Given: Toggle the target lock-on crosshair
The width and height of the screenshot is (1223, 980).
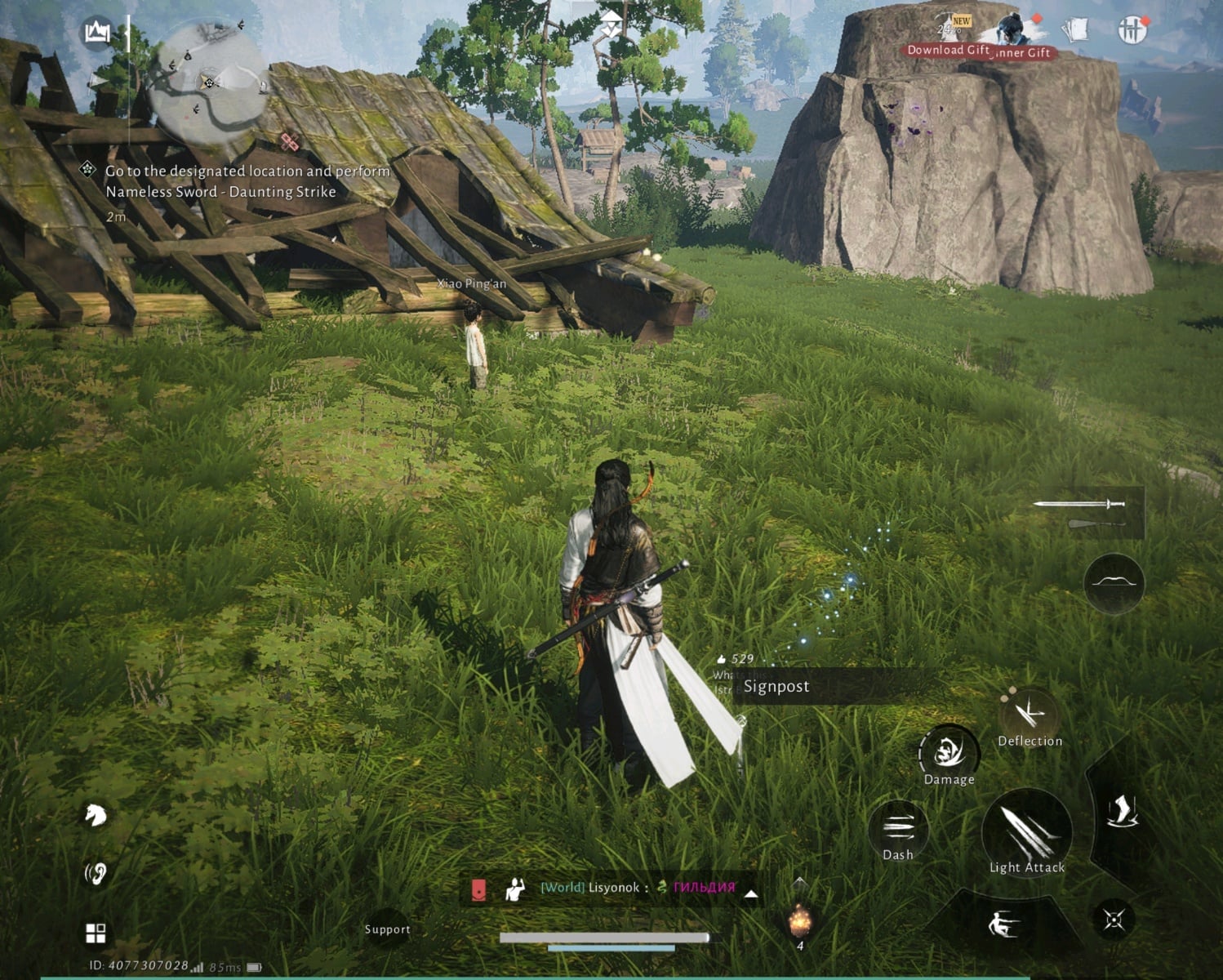Looking at the screenshot, I should (1114, 920).
